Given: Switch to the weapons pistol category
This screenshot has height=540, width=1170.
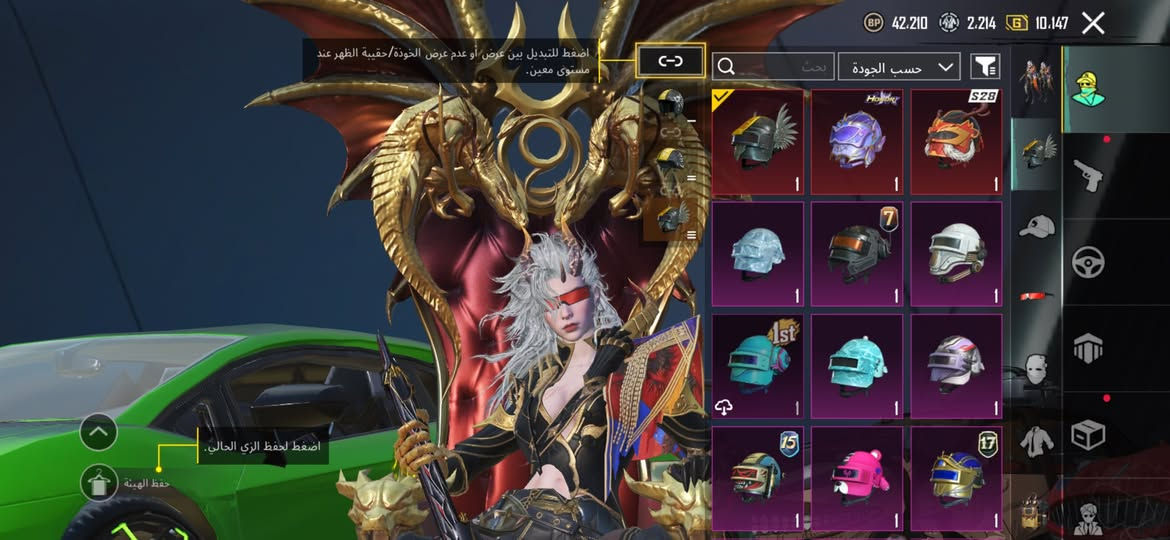Looking at the screenshot, I should pos(1089,175).
